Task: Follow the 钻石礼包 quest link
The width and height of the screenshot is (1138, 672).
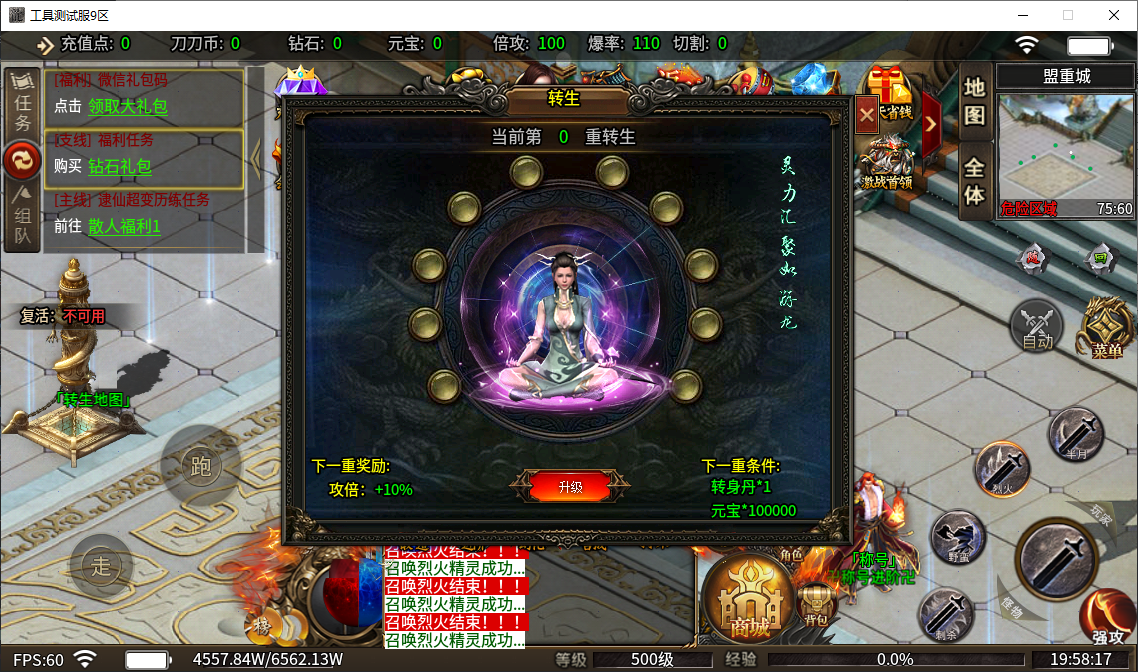Action: pos(120,166)
